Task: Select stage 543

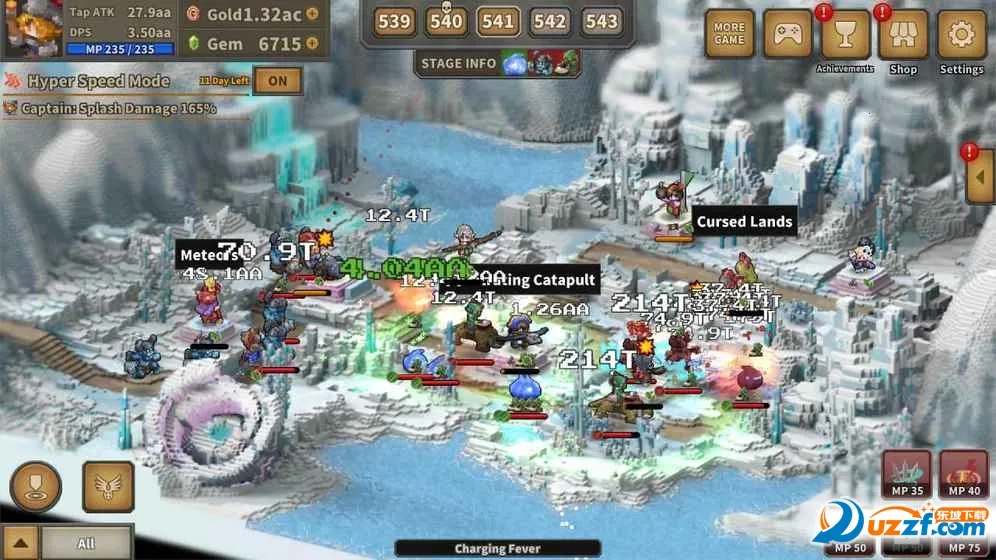Action: coord(600,21)
